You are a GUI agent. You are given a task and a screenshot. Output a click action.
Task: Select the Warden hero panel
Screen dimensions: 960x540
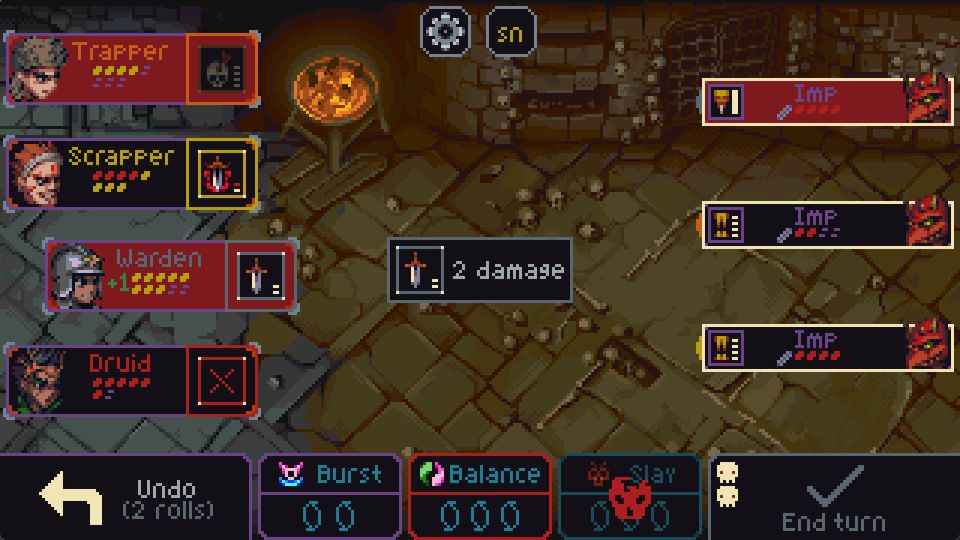coord(138,276)
